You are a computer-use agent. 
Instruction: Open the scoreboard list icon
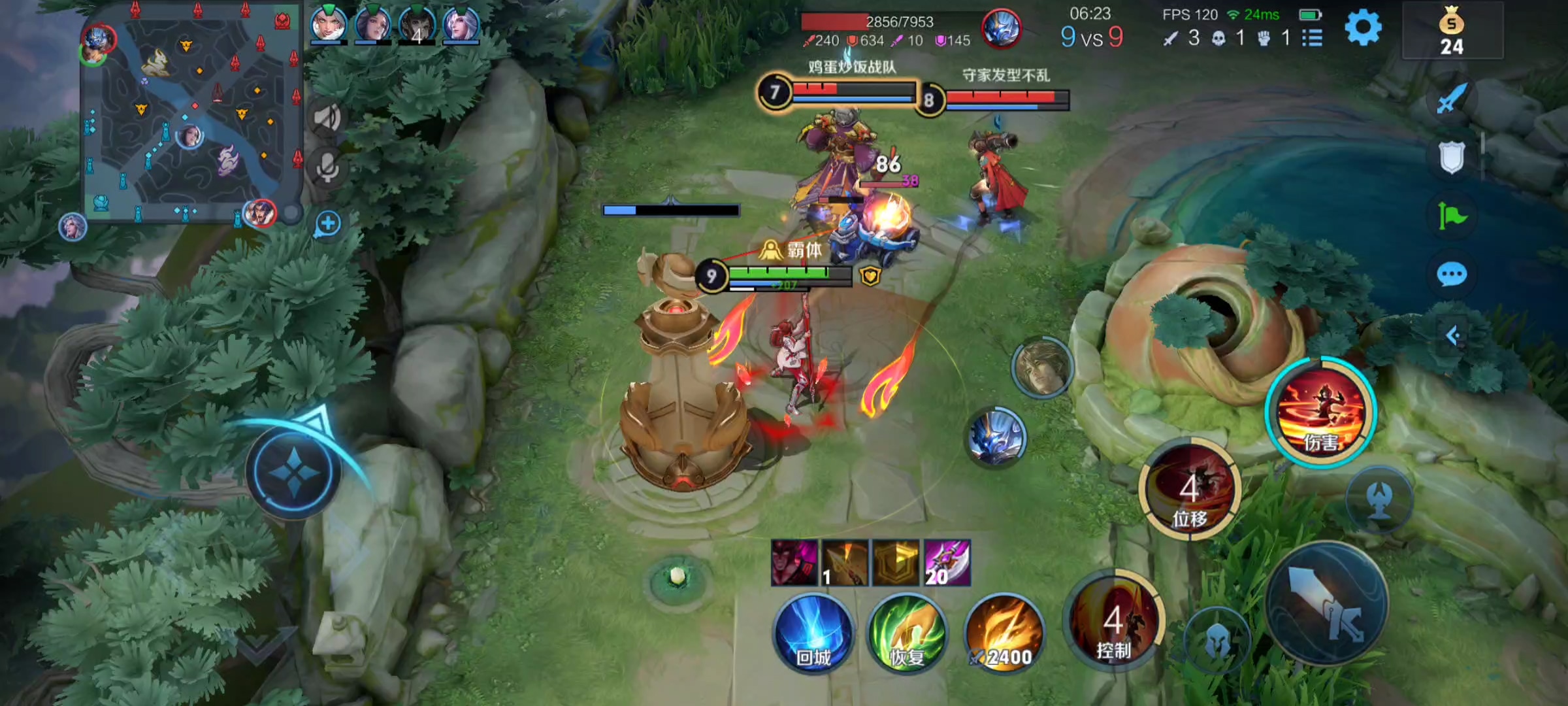pyautogui.click(x=1312, y=38)
